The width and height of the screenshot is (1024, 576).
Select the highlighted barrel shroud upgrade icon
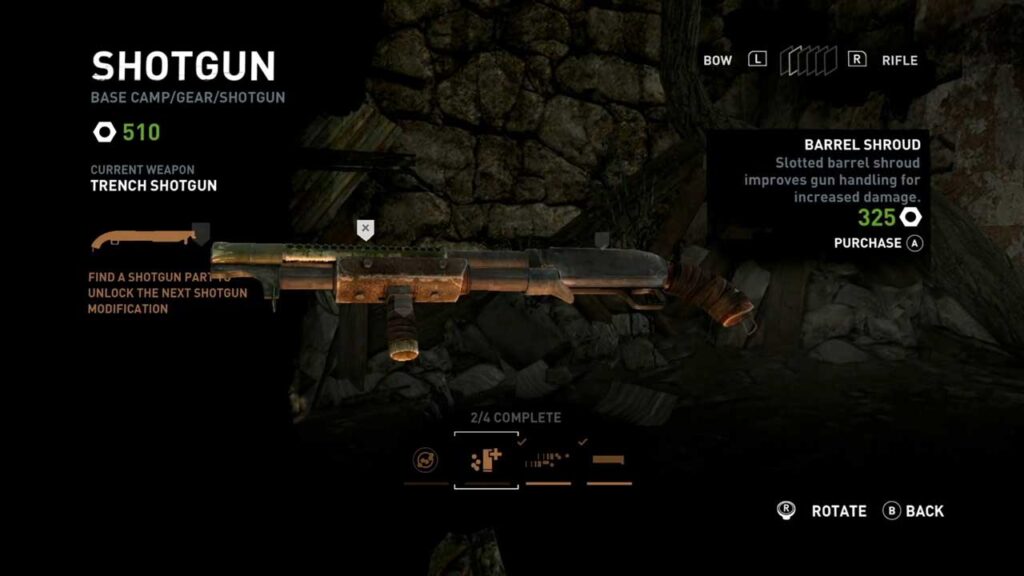coord(486,460)
